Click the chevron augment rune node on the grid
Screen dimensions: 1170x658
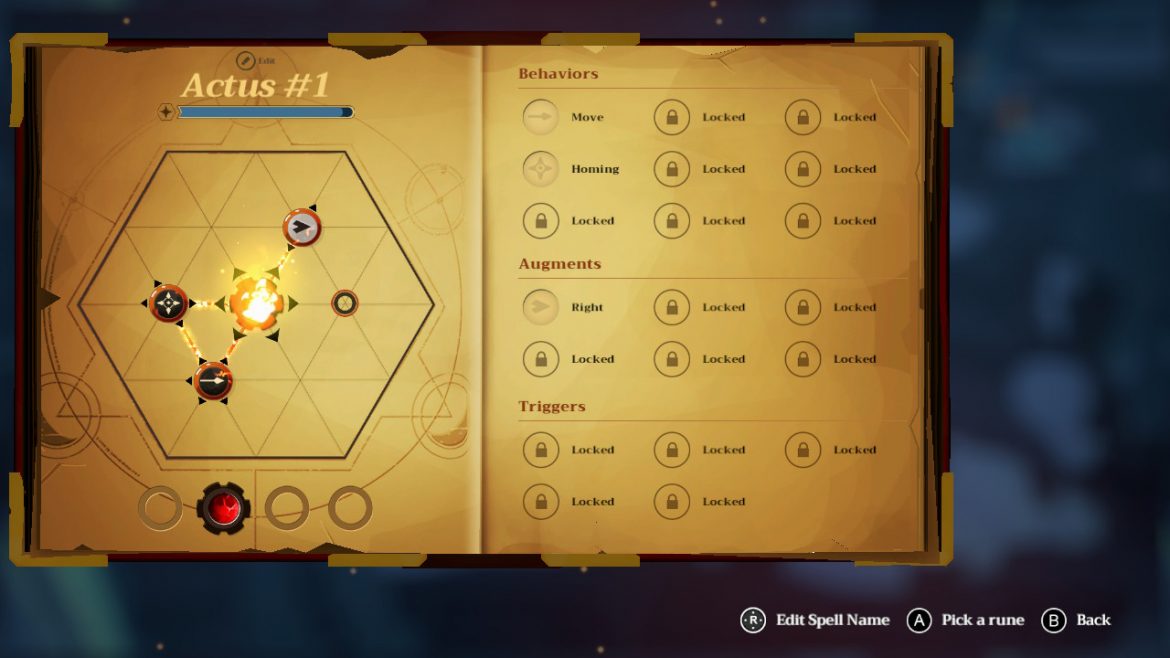point(301,227)
